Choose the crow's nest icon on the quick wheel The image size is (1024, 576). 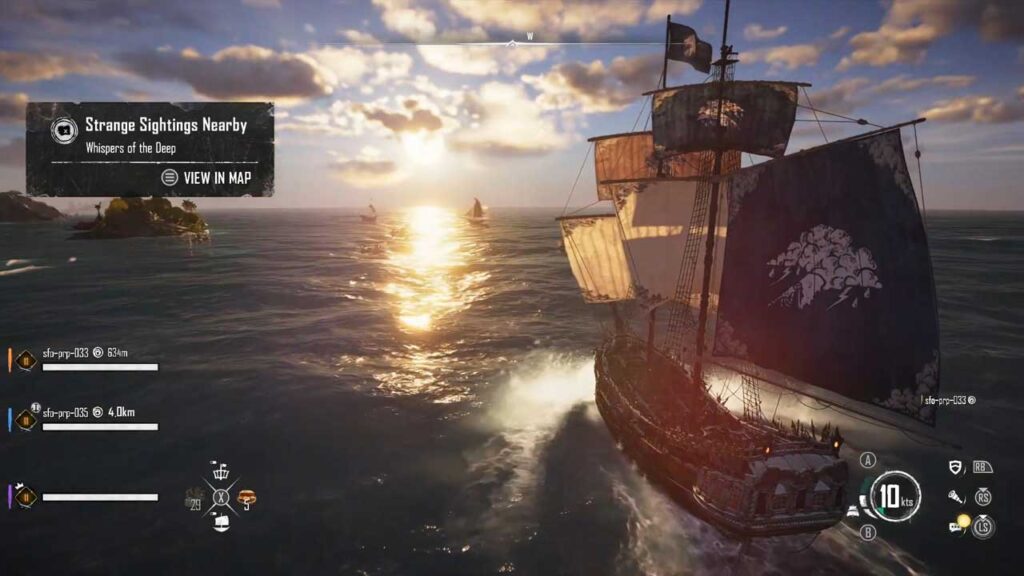pyautogui.click(x=221, y=472)
